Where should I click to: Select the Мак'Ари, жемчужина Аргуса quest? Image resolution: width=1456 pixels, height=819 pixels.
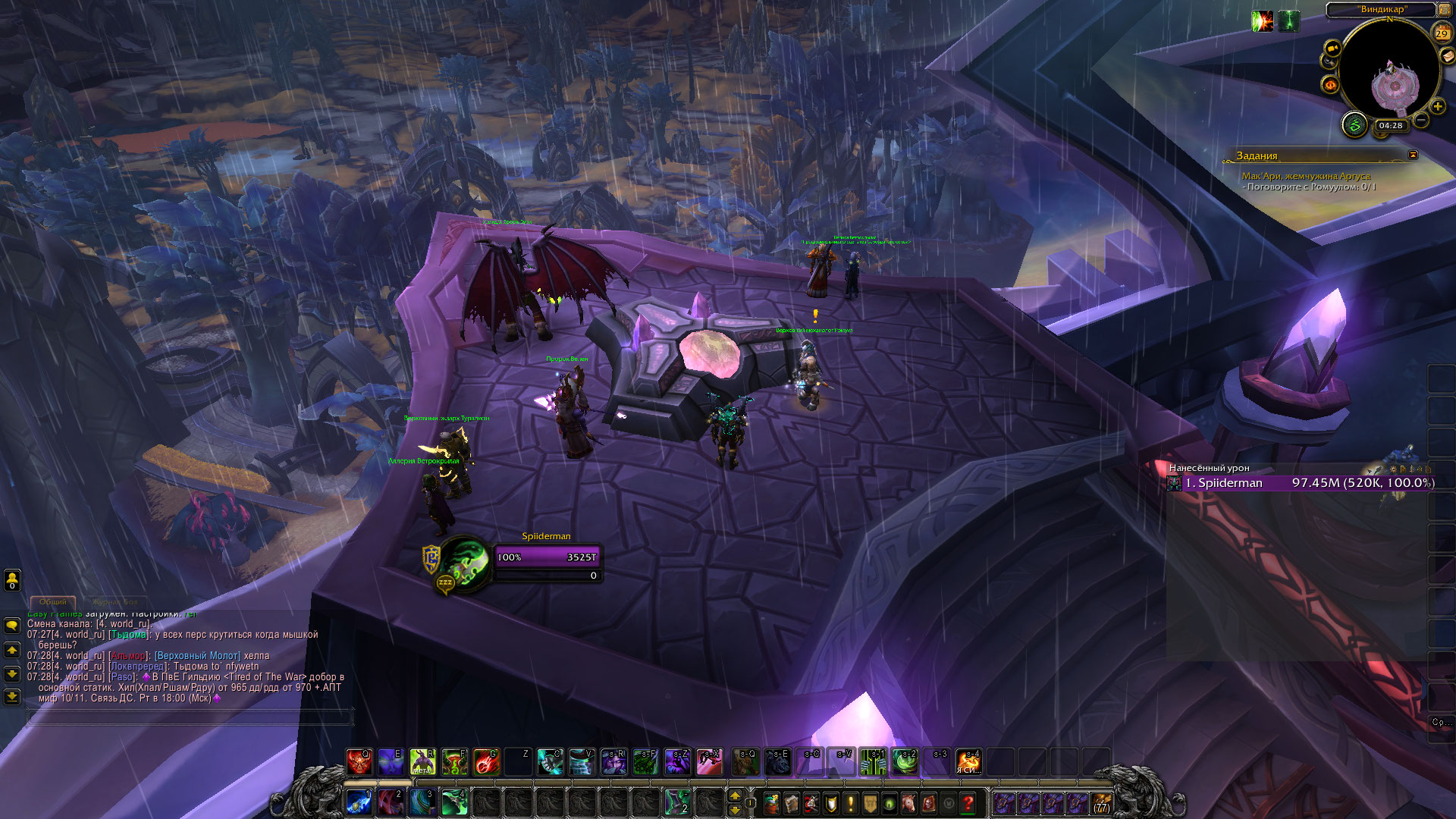pyautogui.click(x=1306, y=176)
